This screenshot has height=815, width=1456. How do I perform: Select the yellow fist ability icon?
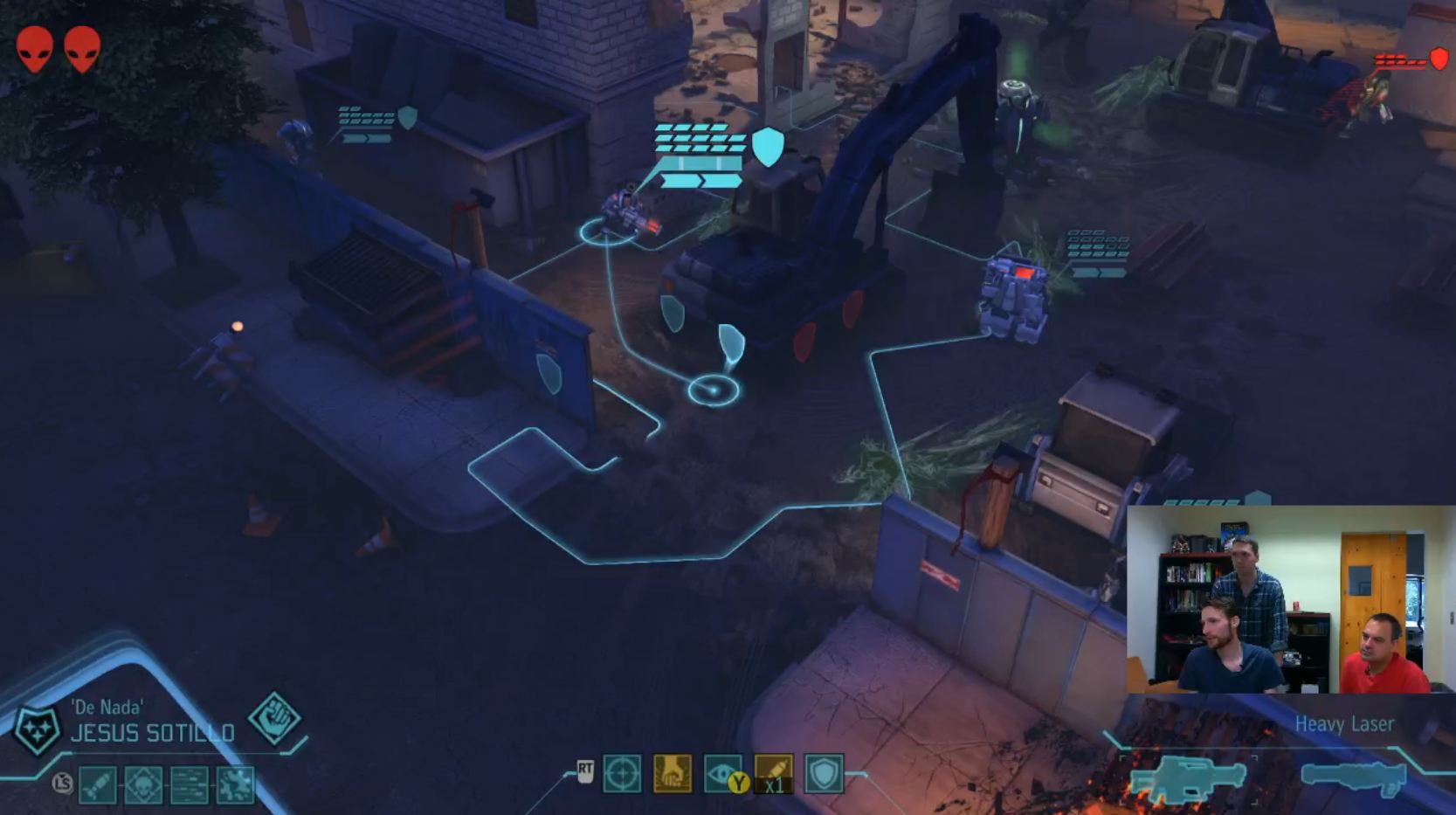[x=672, y=774]
